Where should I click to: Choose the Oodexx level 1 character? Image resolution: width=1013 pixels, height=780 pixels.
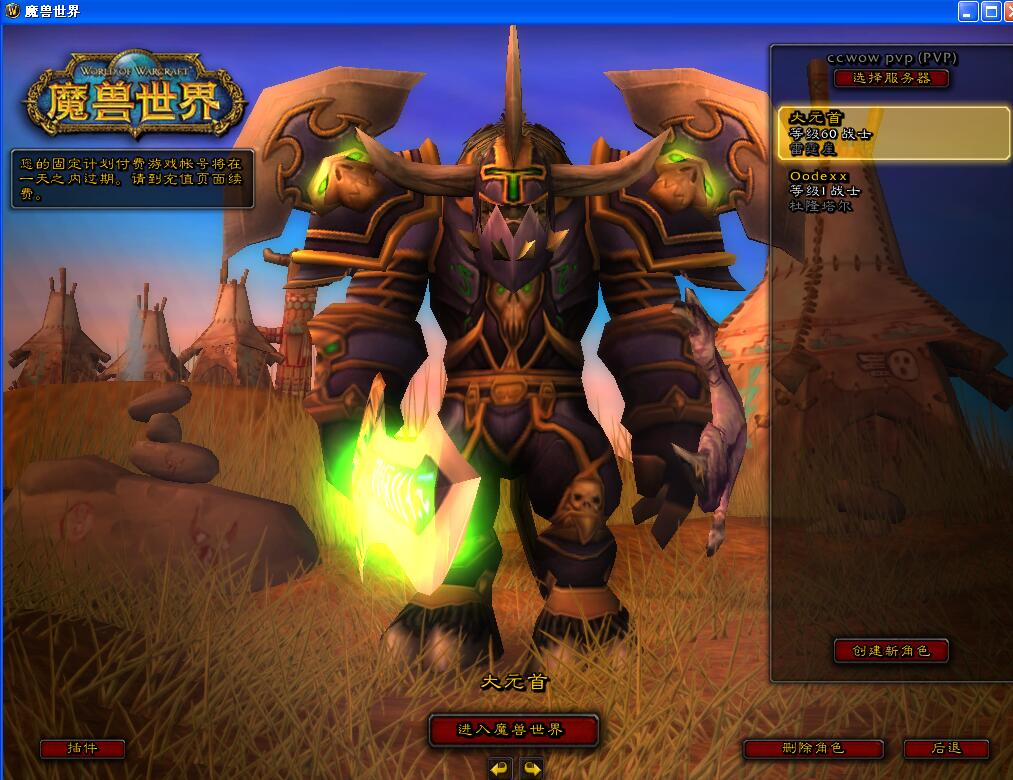(893, 191)
